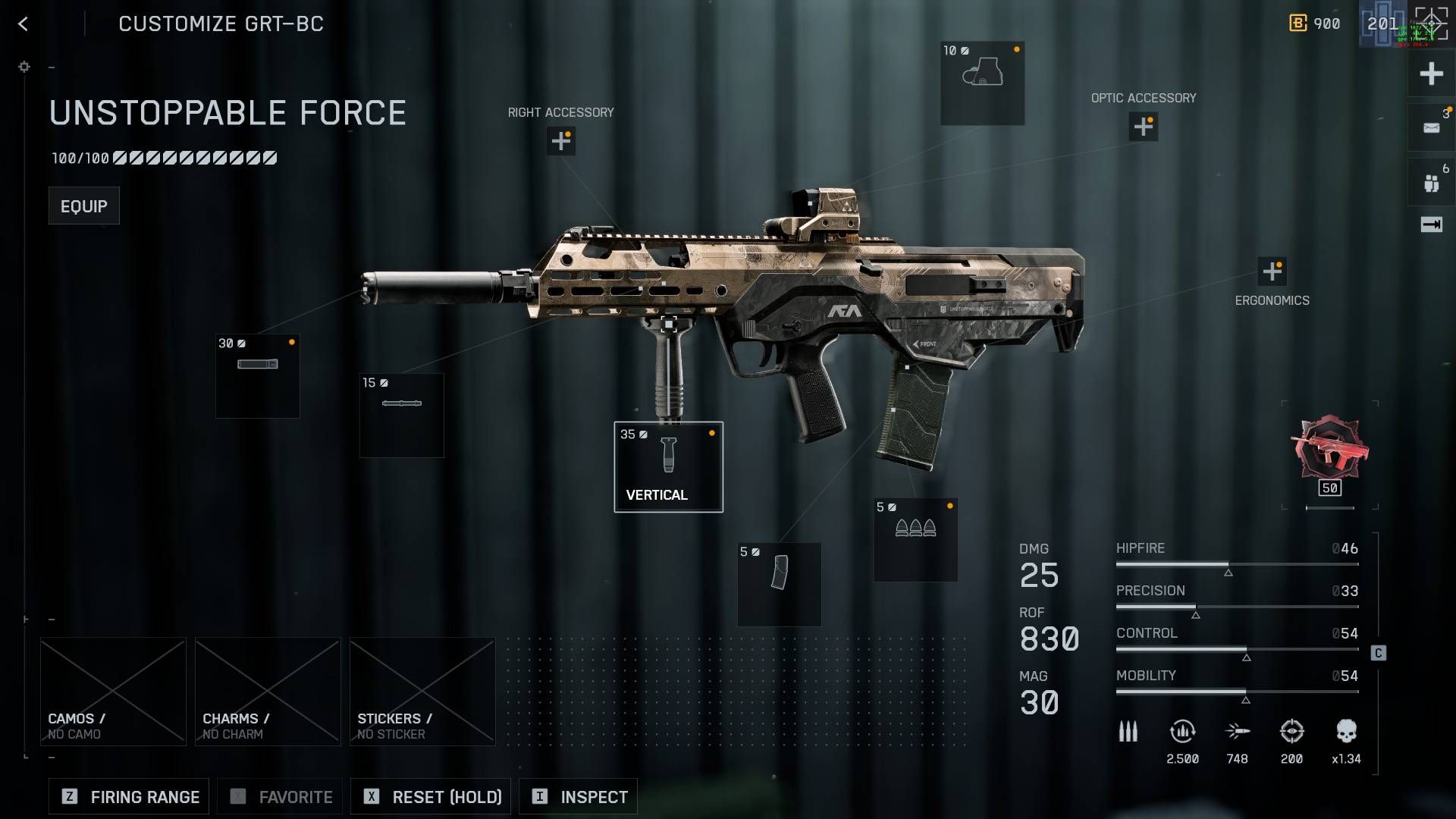Screen dimensions: 1456x819
Task: Toggle Favorite for this weapon
Action: [279, 796]
